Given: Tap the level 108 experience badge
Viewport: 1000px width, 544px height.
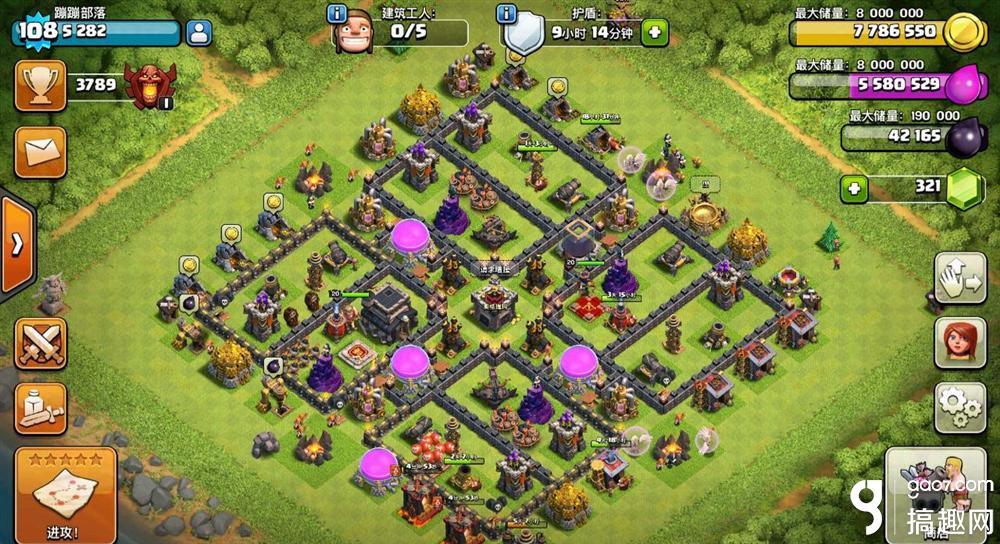Looking at the screenshot, I should point(36,31).
